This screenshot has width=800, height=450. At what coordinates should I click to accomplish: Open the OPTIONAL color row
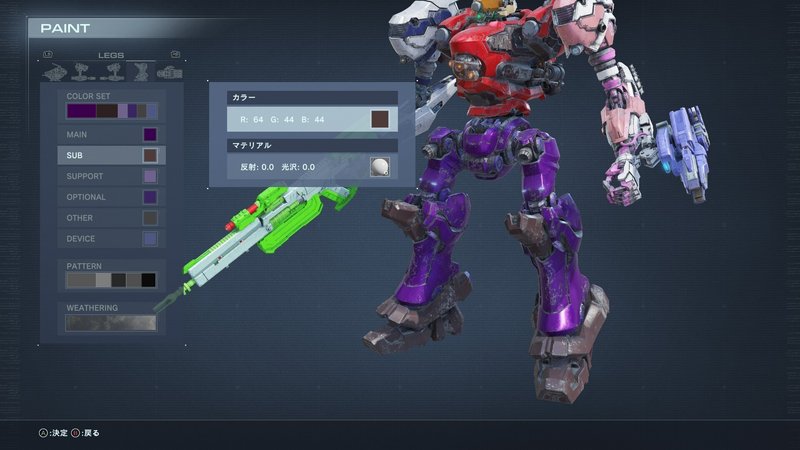click(x=109, y=197)
